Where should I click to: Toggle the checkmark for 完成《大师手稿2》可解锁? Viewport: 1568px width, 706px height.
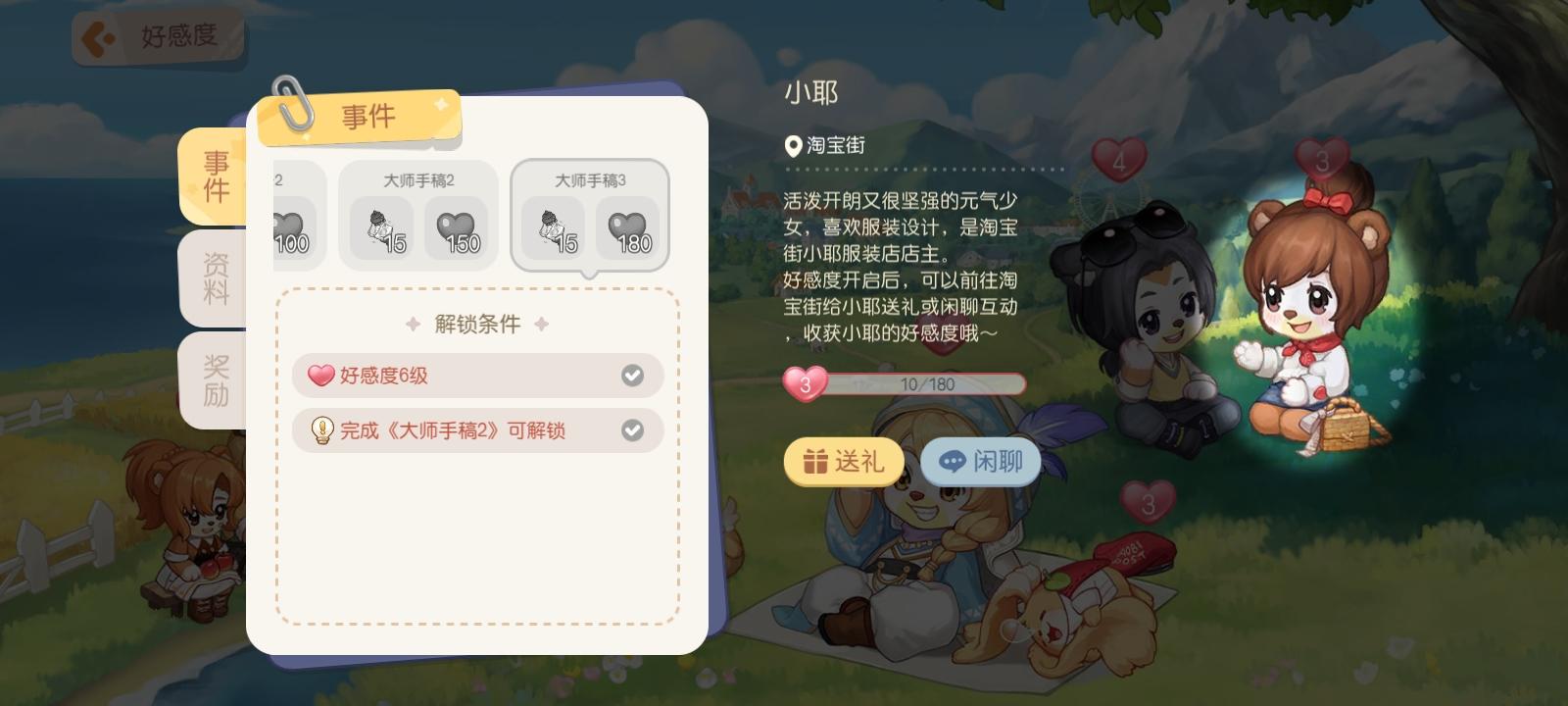click(x=634, y=430)
